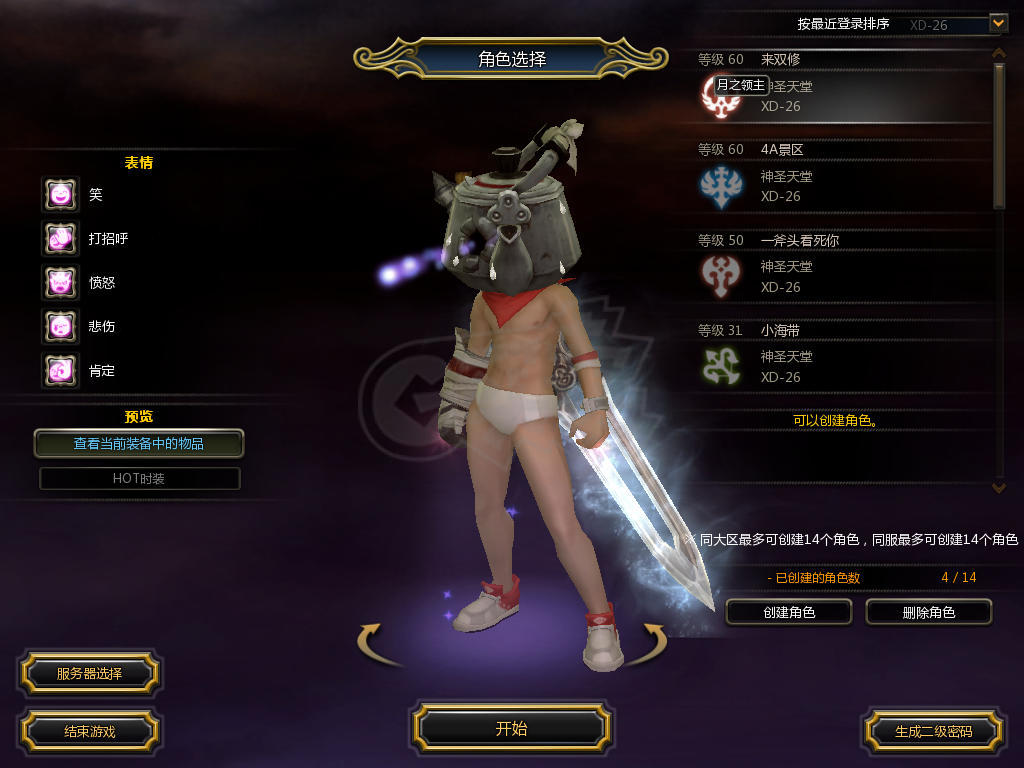Click 创建角色 to create a character
Image resolution: width=1024 pixels, height=768 pixels.
[x=788, y=612]
